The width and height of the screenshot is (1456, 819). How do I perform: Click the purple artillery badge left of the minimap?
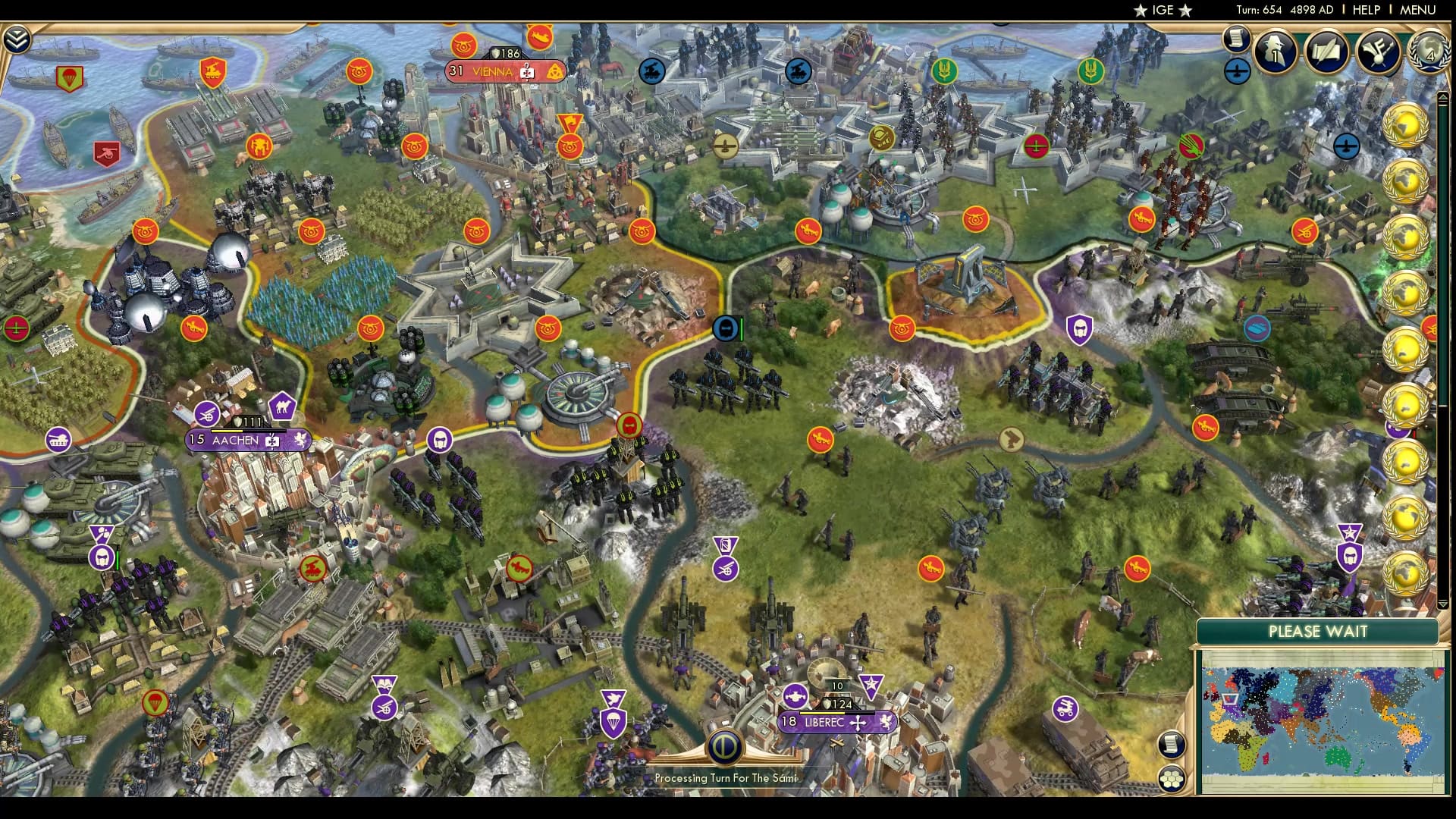pos(1065,708)
